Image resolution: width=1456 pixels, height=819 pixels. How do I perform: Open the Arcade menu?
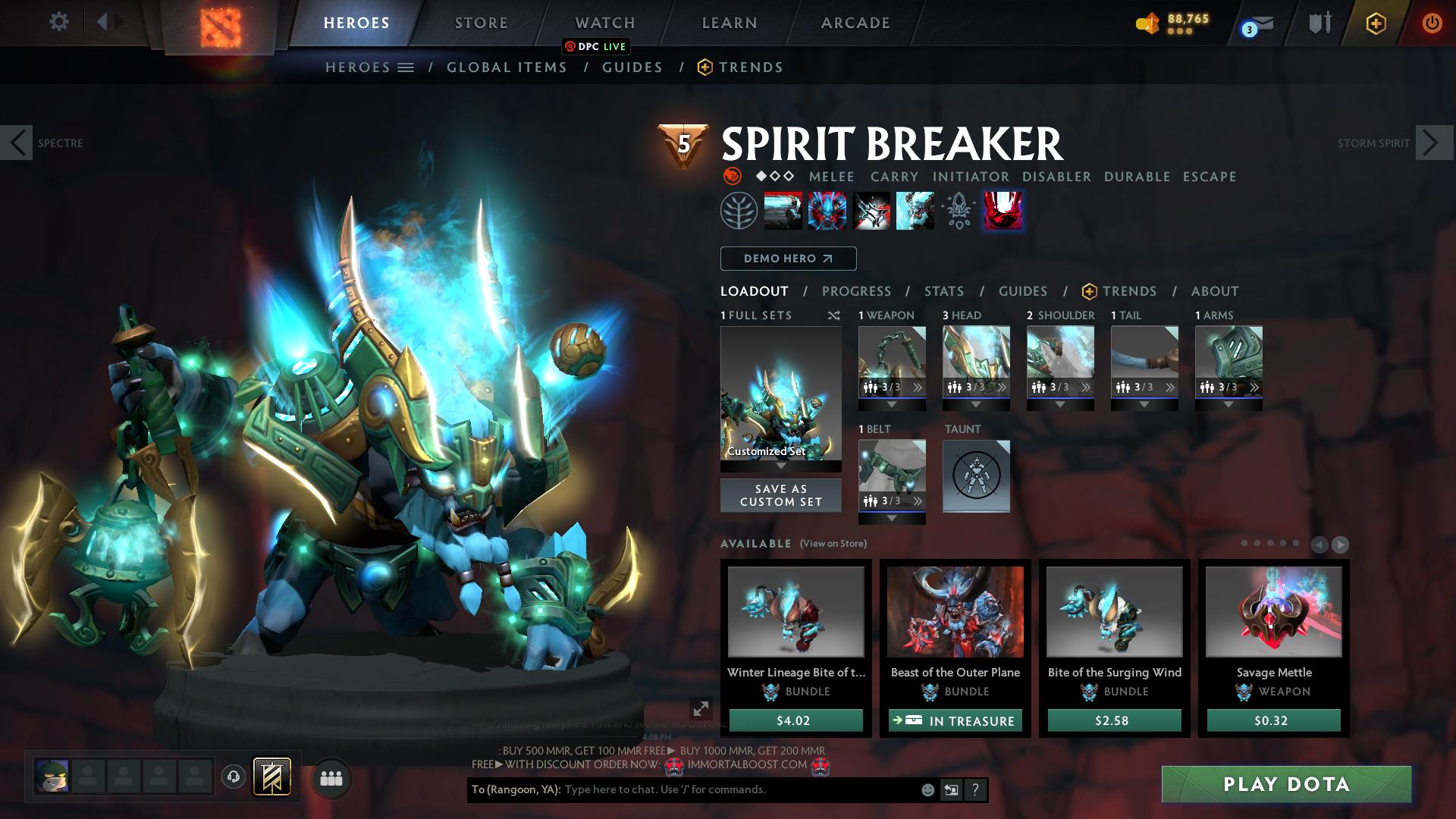(x=855, y=22)
